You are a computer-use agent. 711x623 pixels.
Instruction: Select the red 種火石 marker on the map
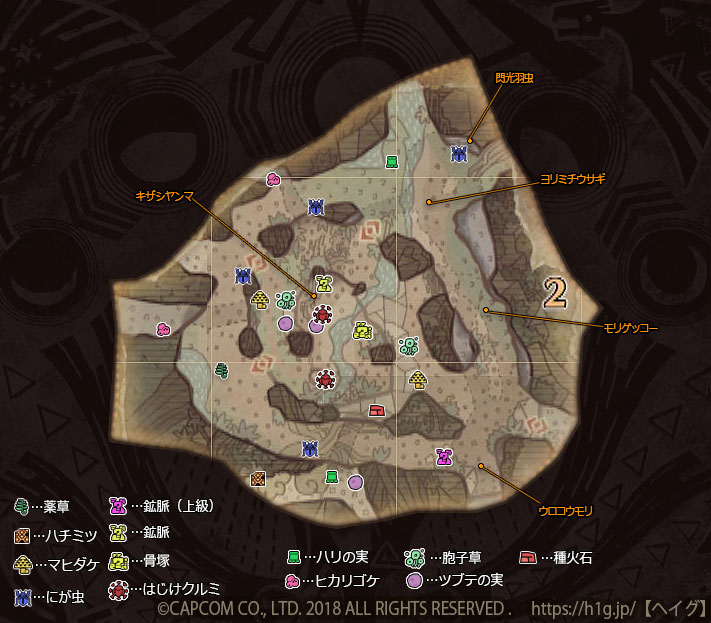point(377,409)
